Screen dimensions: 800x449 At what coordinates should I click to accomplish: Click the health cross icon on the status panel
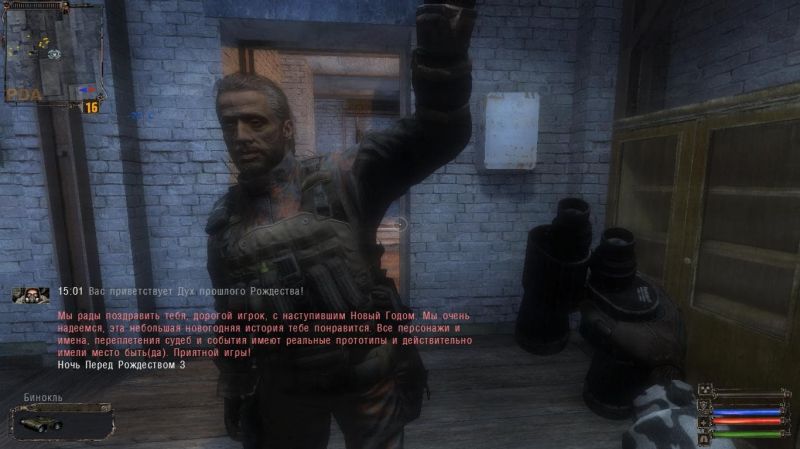point(704,421)
